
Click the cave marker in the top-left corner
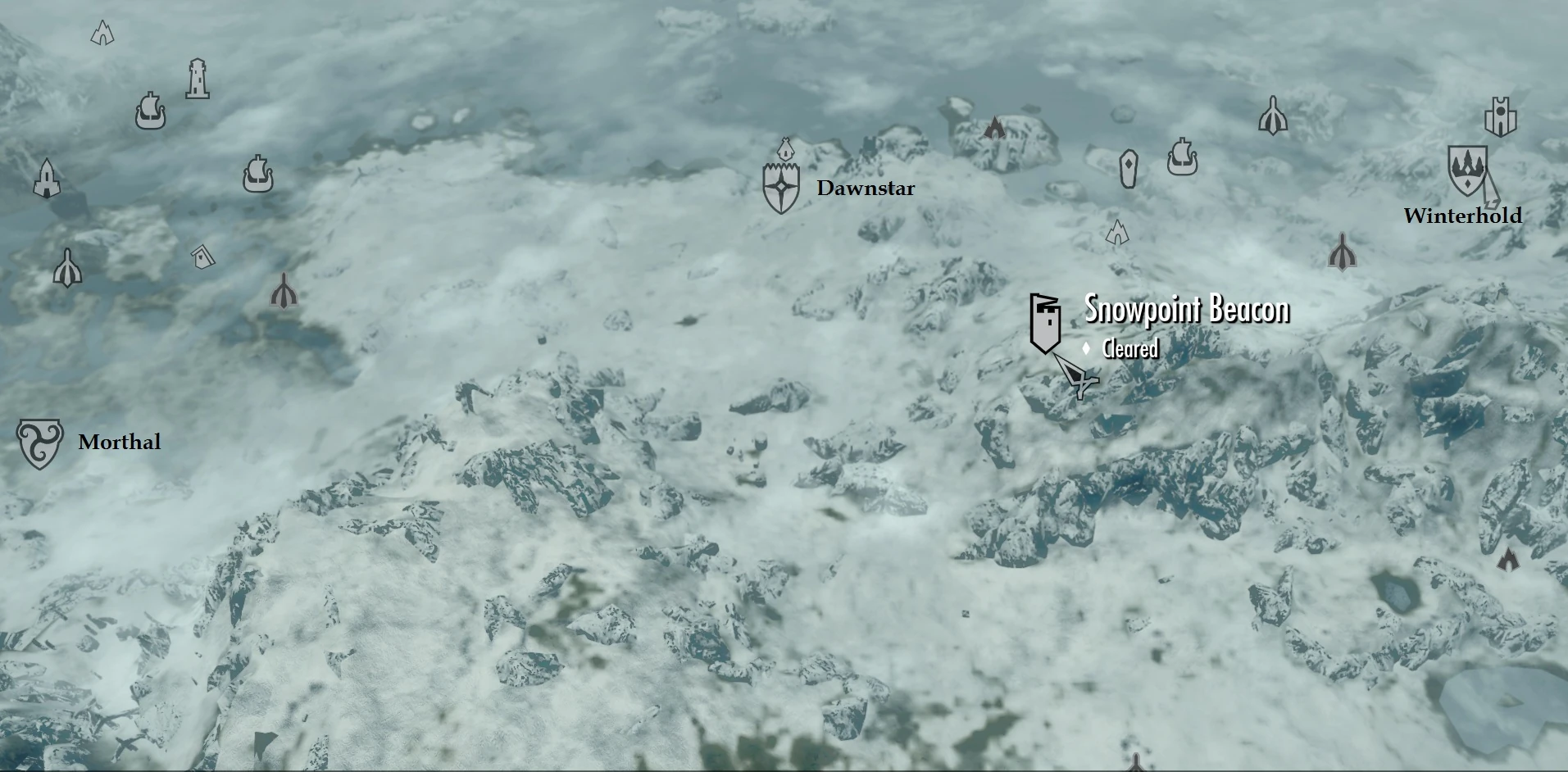click(101, 34)
